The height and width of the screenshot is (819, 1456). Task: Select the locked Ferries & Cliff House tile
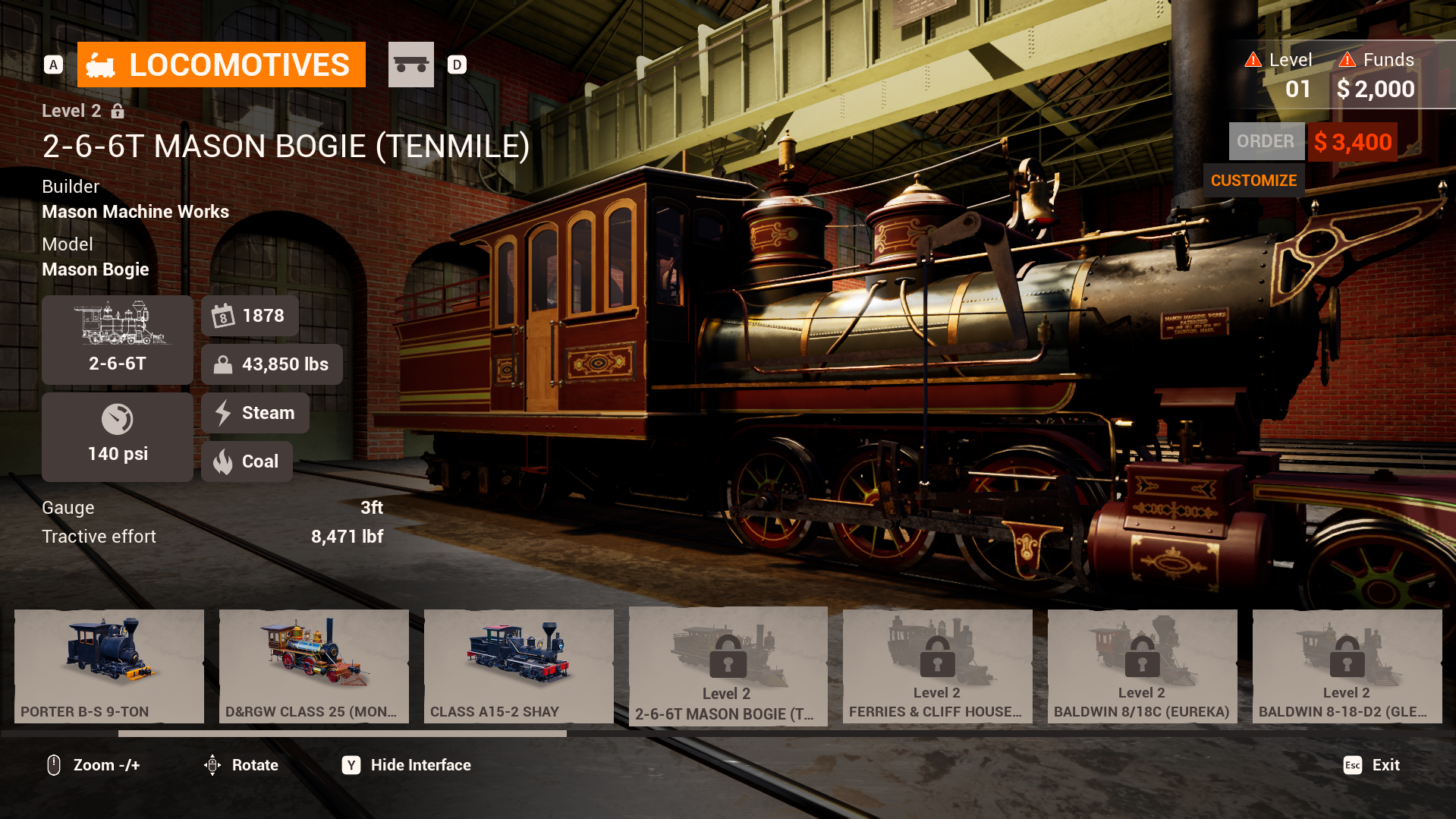tap(937, 666)
